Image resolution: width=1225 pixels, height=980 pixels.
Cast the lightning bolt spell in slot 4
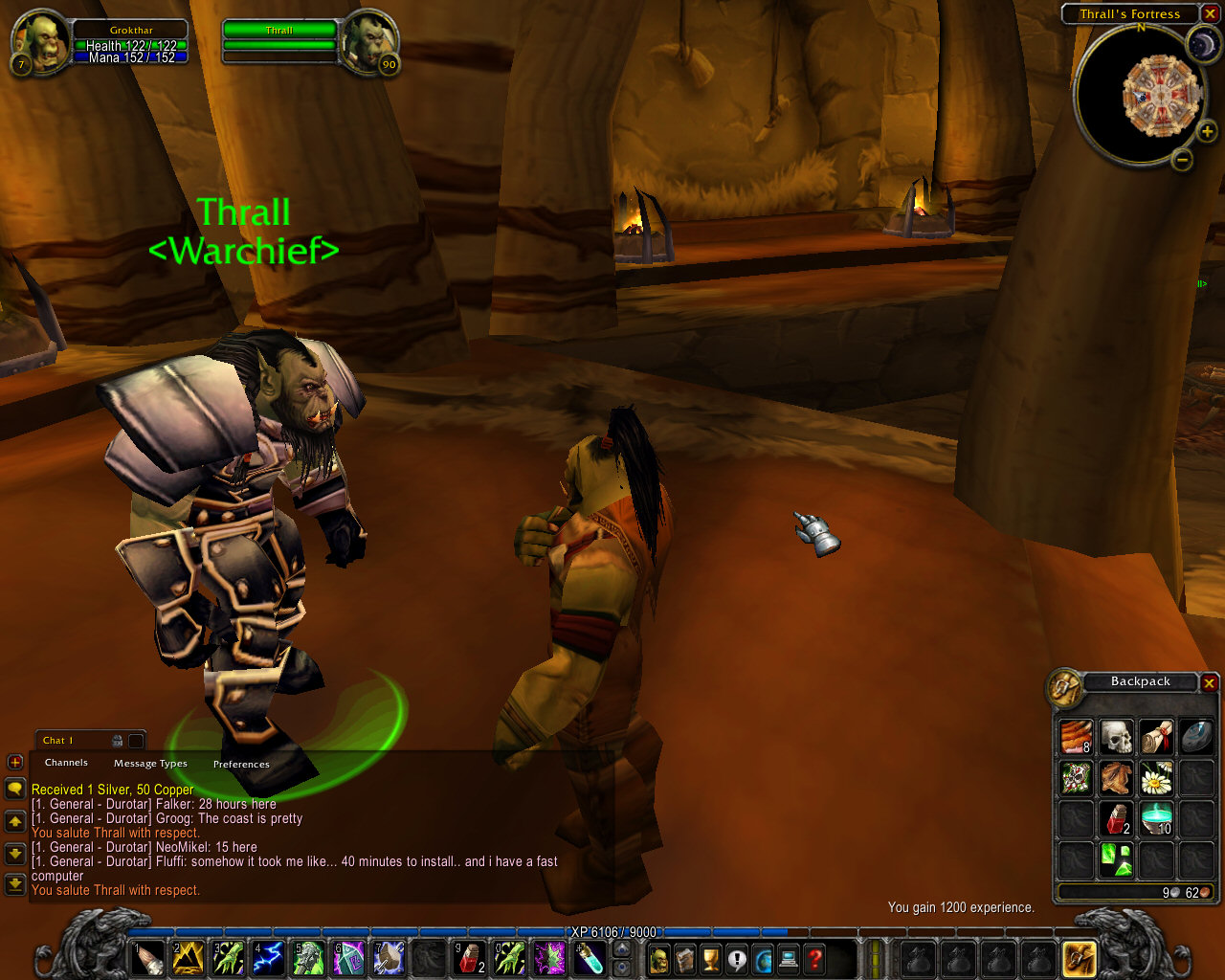coord(268,958)
